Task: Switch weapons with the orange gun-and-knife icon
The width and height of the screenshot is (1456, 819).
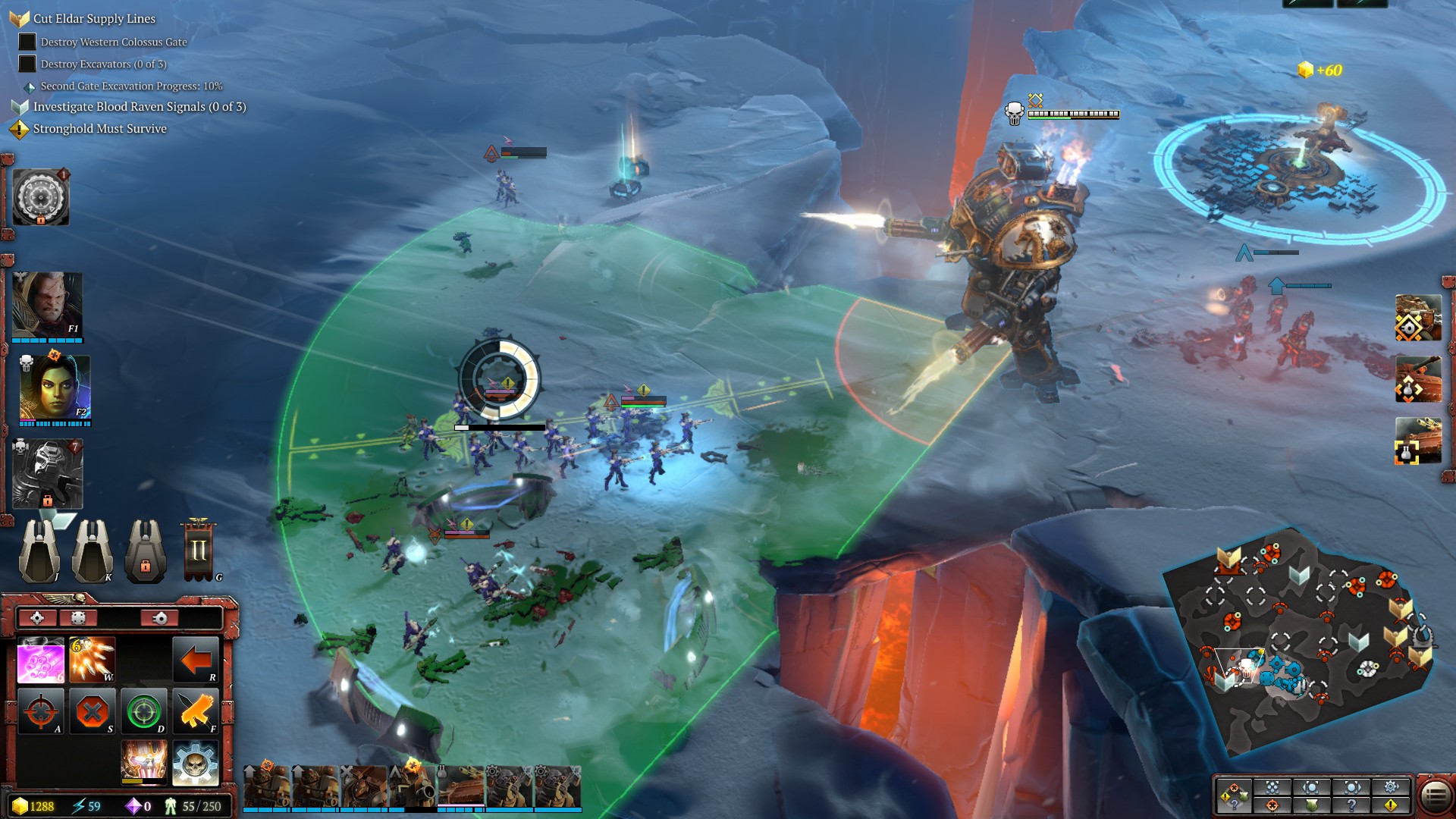Action: coord(196,711)
